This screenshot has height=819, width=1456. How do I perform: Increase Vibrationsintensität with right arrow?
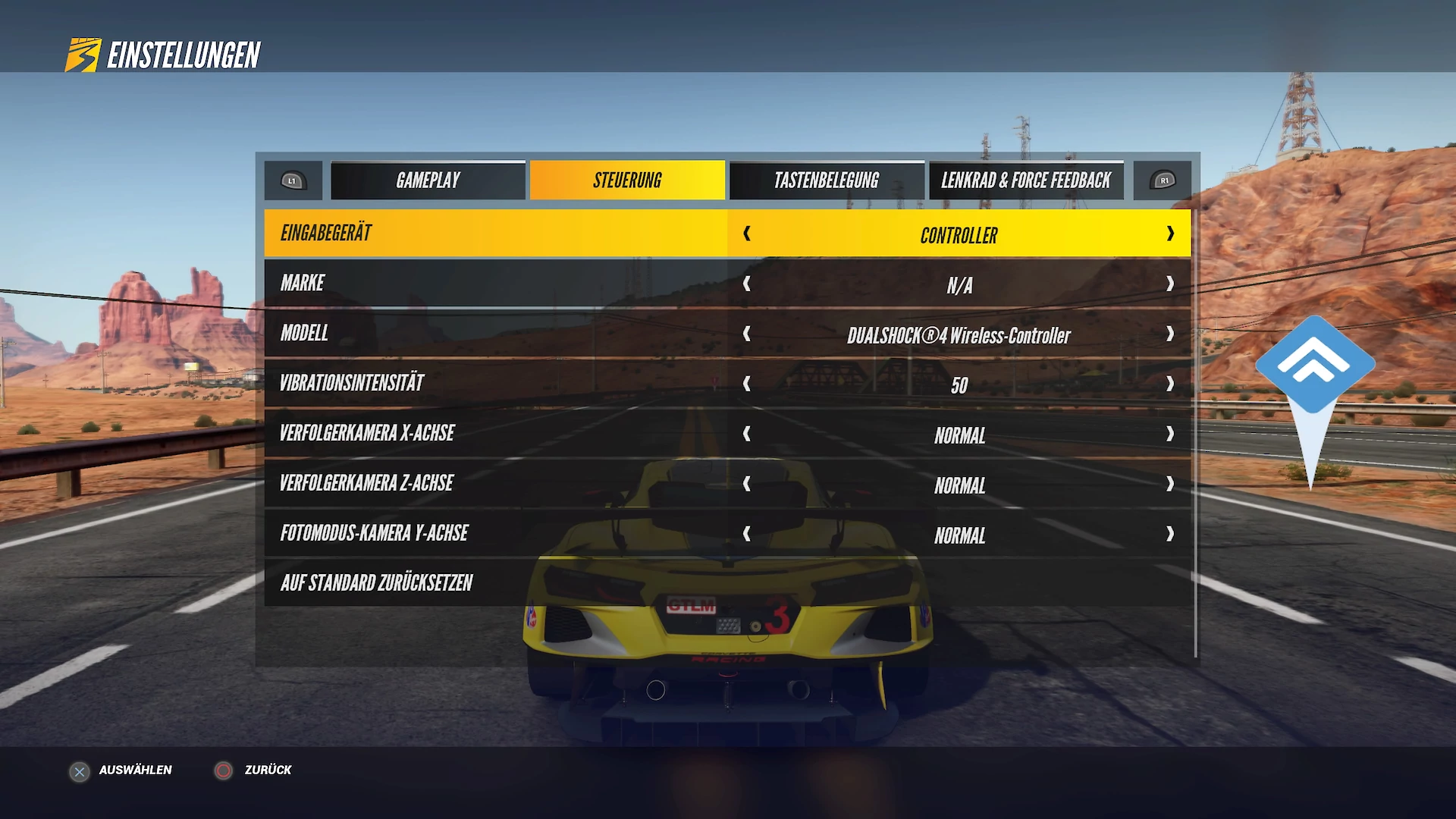pyautogui.click(x=1170, y=384)
